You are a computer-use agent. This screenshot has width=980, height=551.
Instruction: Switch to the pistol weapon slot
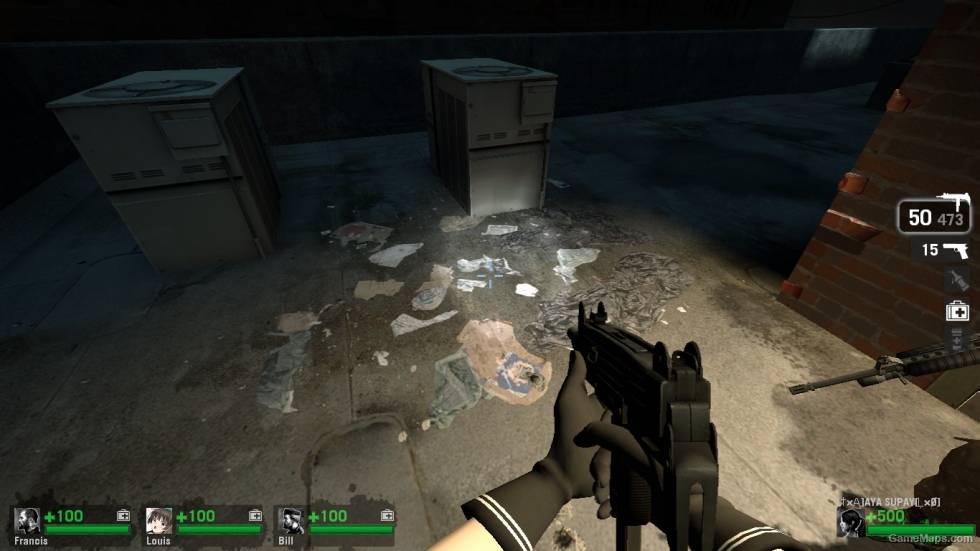(x=943, y=250)
